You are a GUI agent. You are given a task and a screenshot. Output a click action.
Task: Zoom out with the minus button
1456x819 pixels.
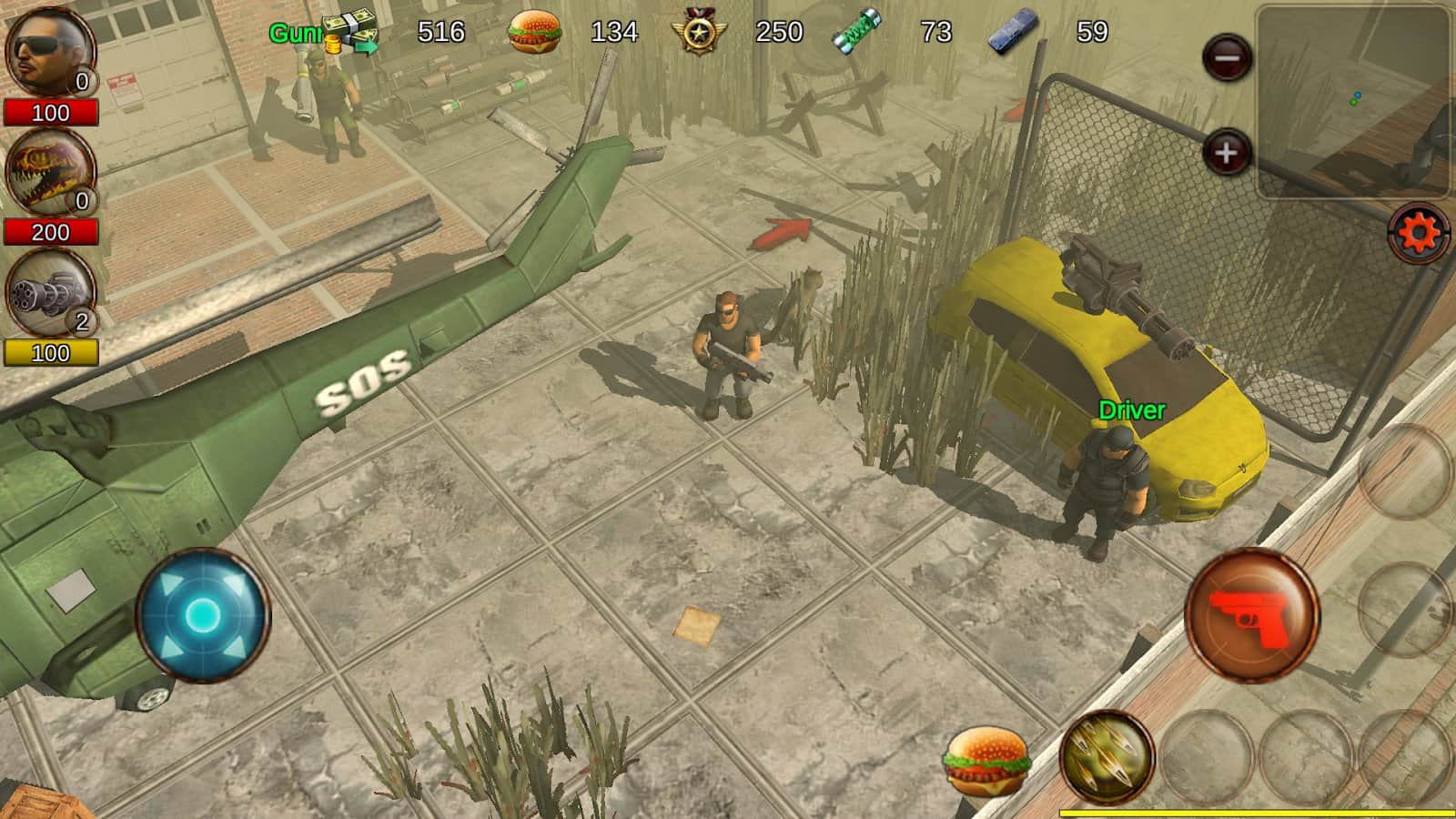tap(1228, 56)
